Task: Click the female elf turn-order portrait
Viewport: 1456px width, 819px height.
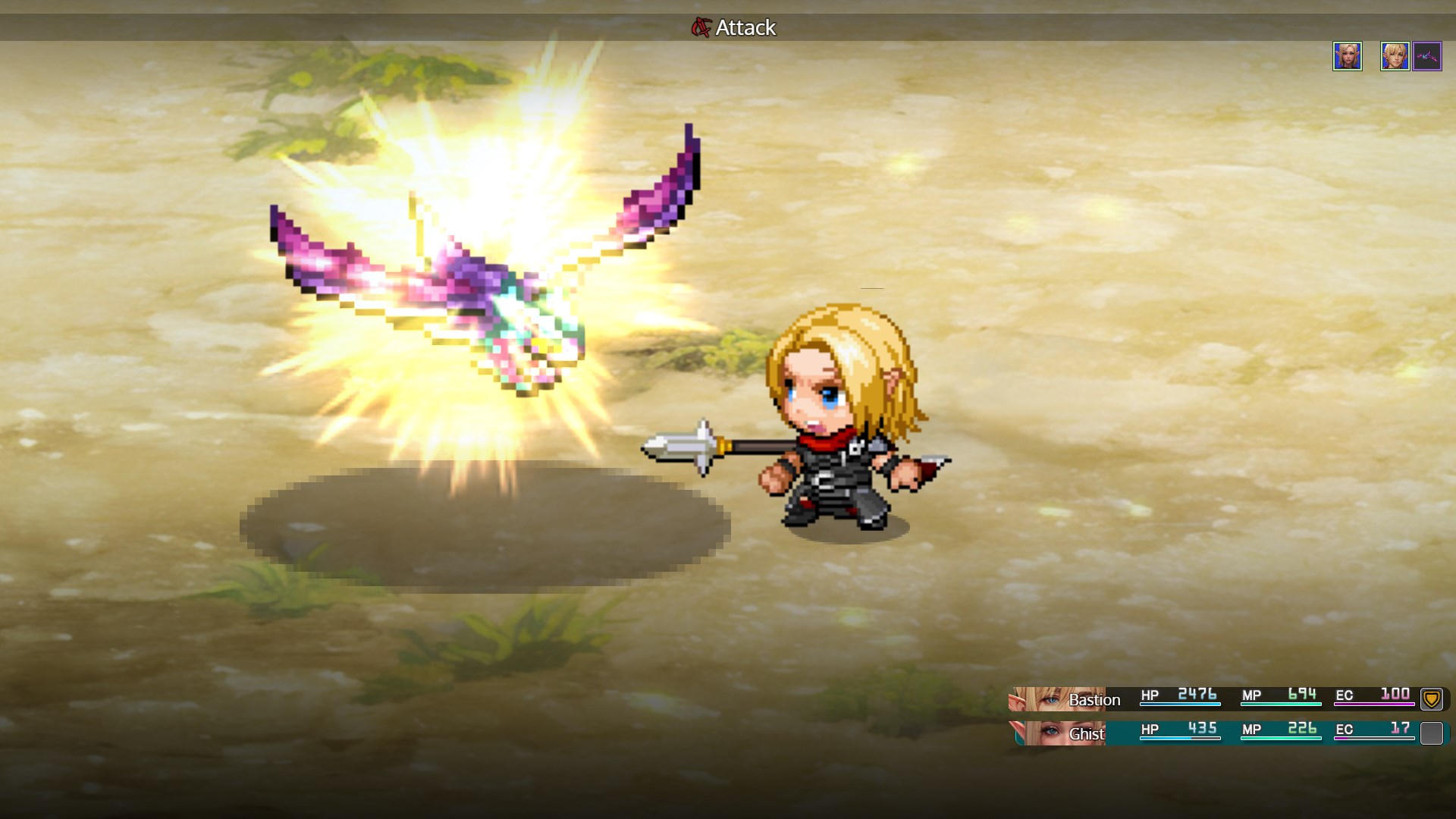Action: point(1348,56)
